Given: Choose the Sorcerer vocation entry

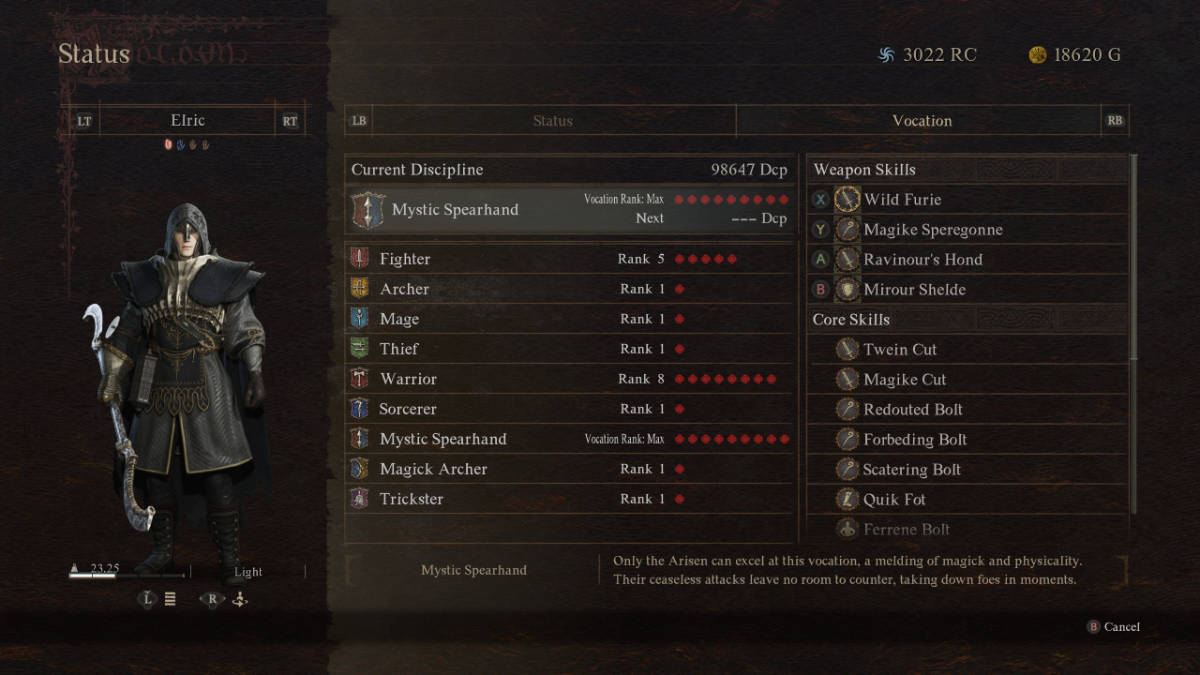Looking at the screenshot, I should pos(569,409).
